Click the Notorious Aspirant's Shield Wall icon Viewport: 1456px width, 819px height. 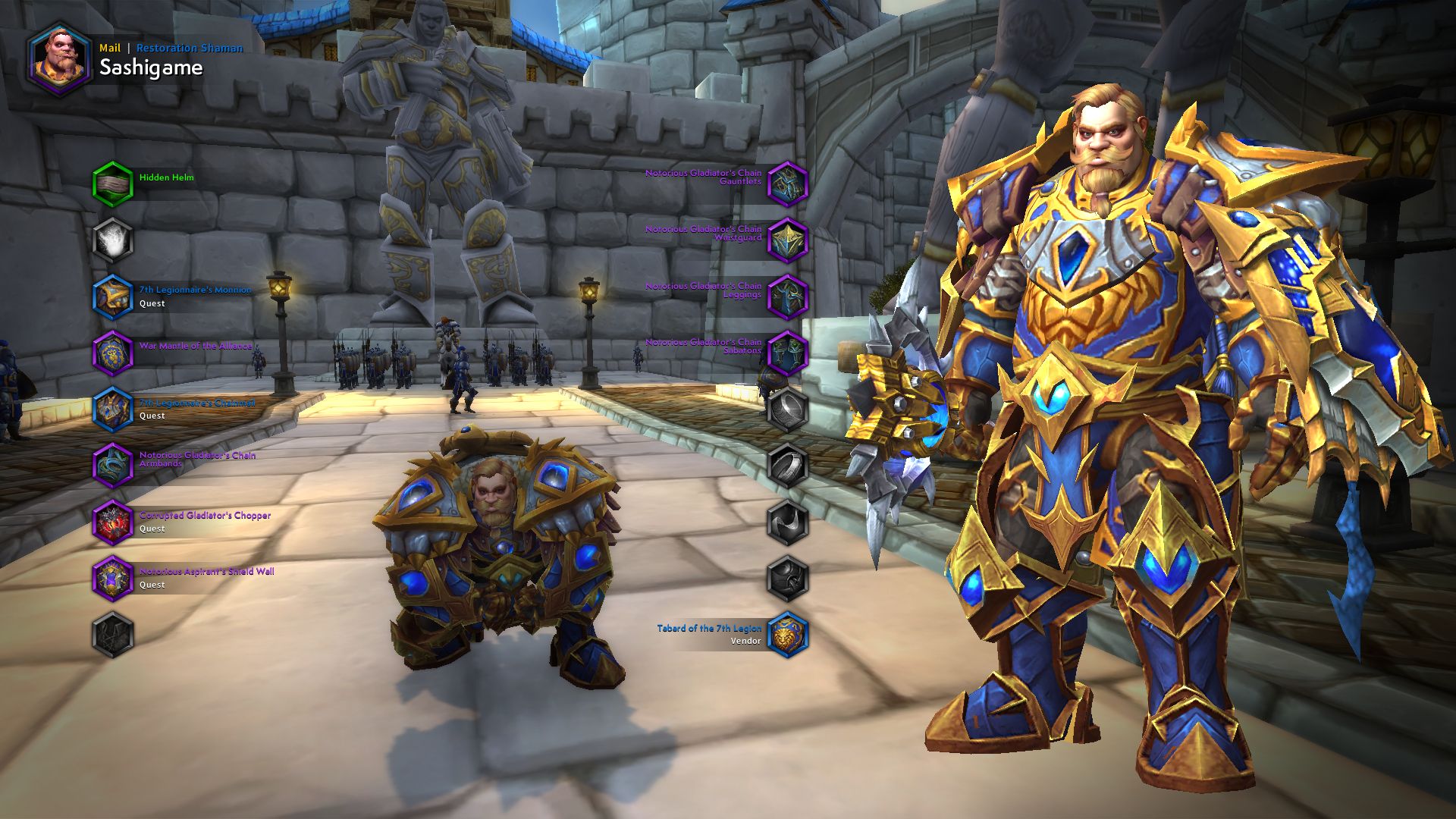[x=115, y=576]
